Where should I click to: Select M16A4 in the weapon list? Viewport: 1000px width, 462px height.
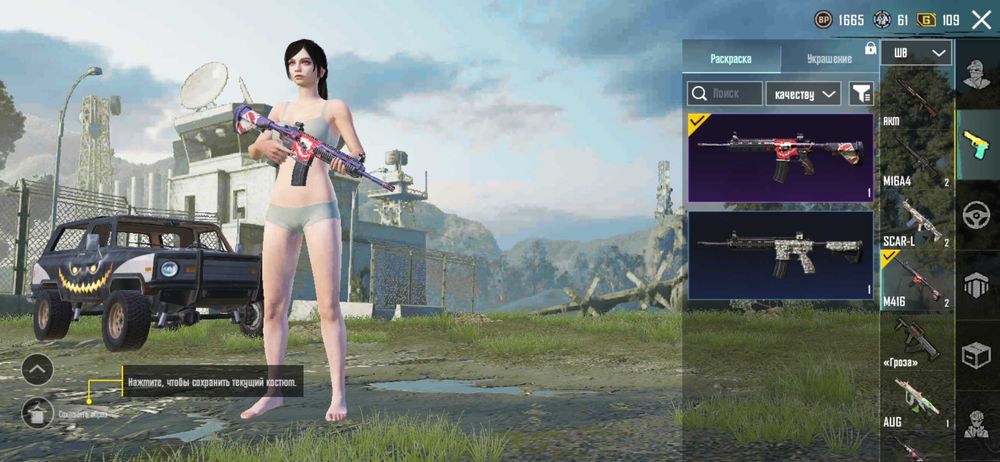point(917,158)
